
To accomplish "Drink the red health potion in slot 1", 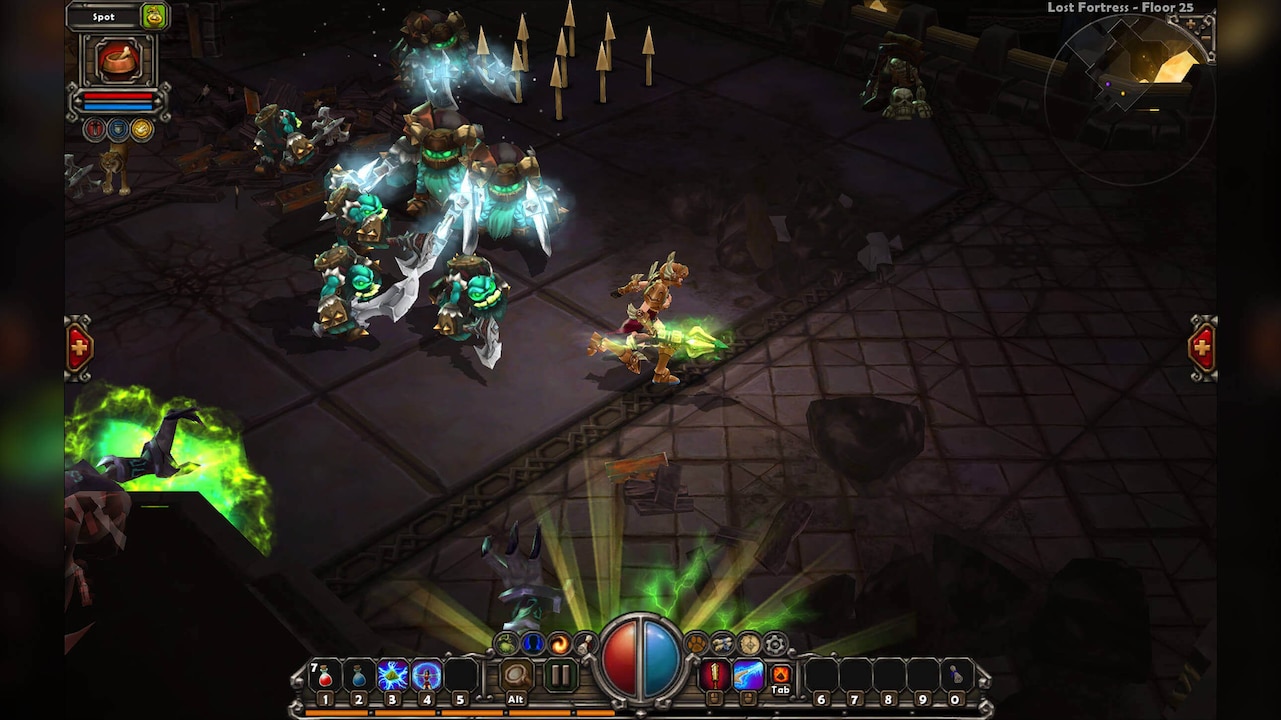I will click(x=324, y=676).
